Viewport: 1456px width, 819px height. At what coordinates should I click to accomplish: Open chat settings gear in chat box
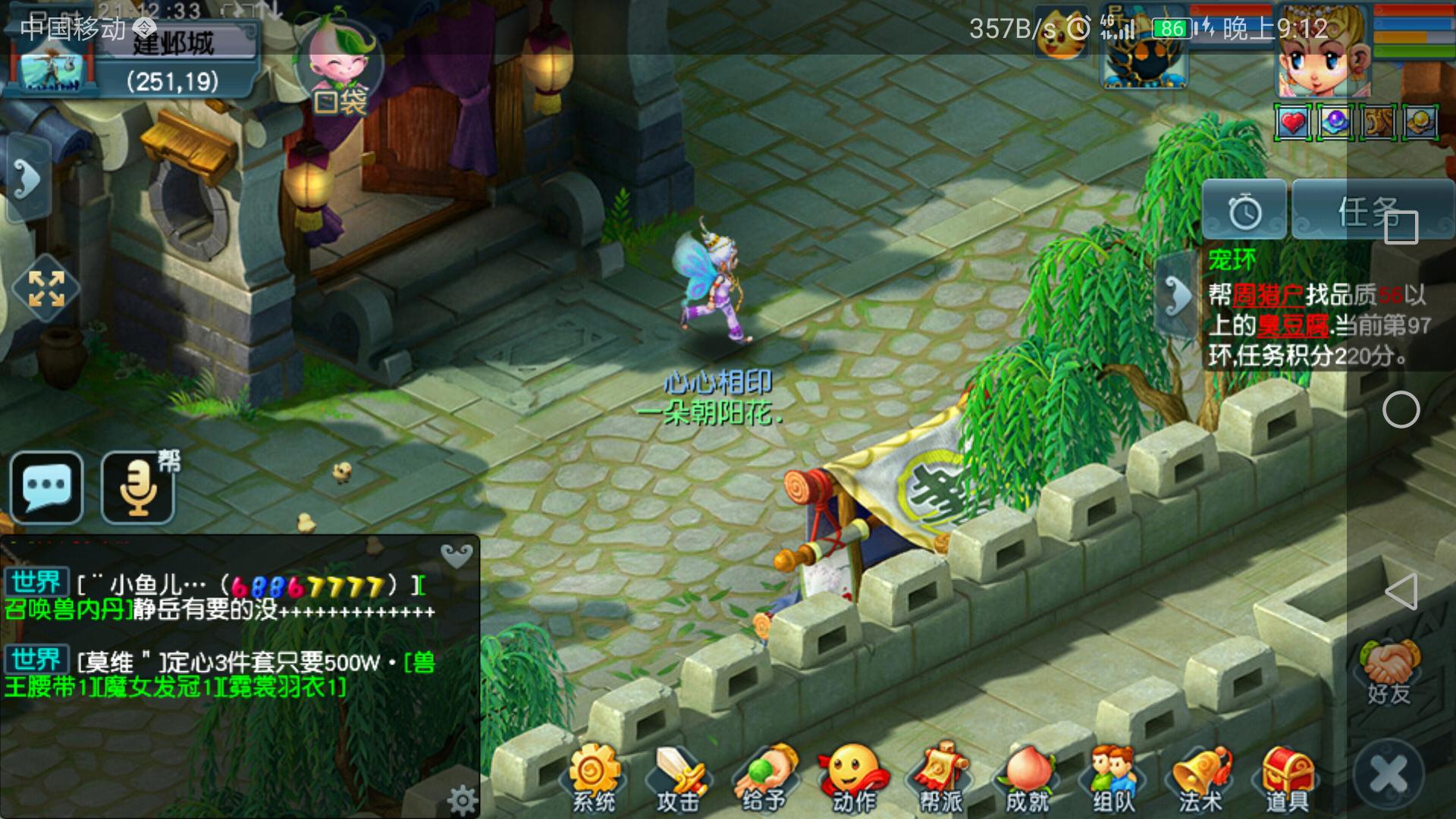tap(461, 799)
